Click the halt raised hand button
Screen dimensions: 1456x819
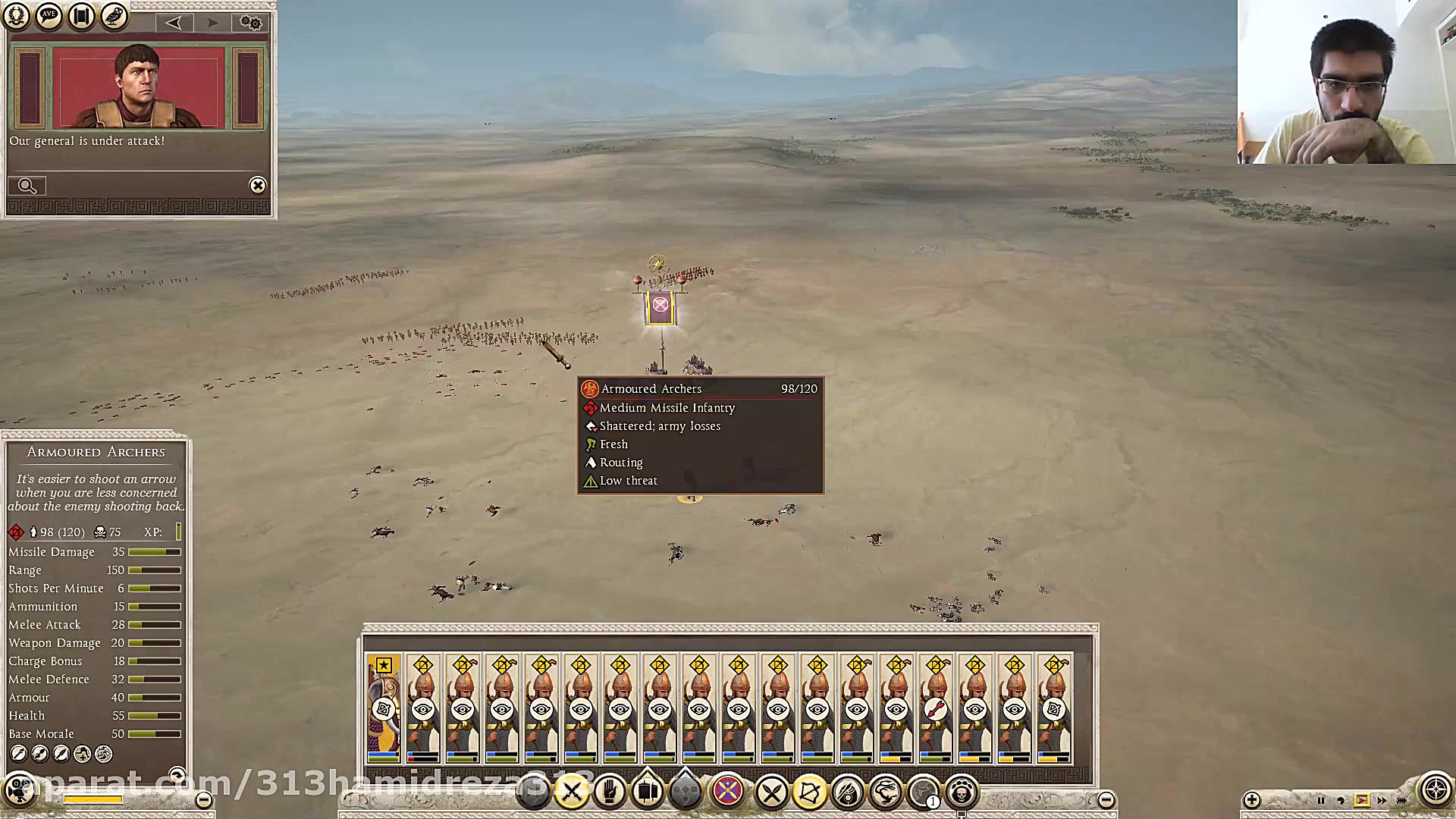609,792
